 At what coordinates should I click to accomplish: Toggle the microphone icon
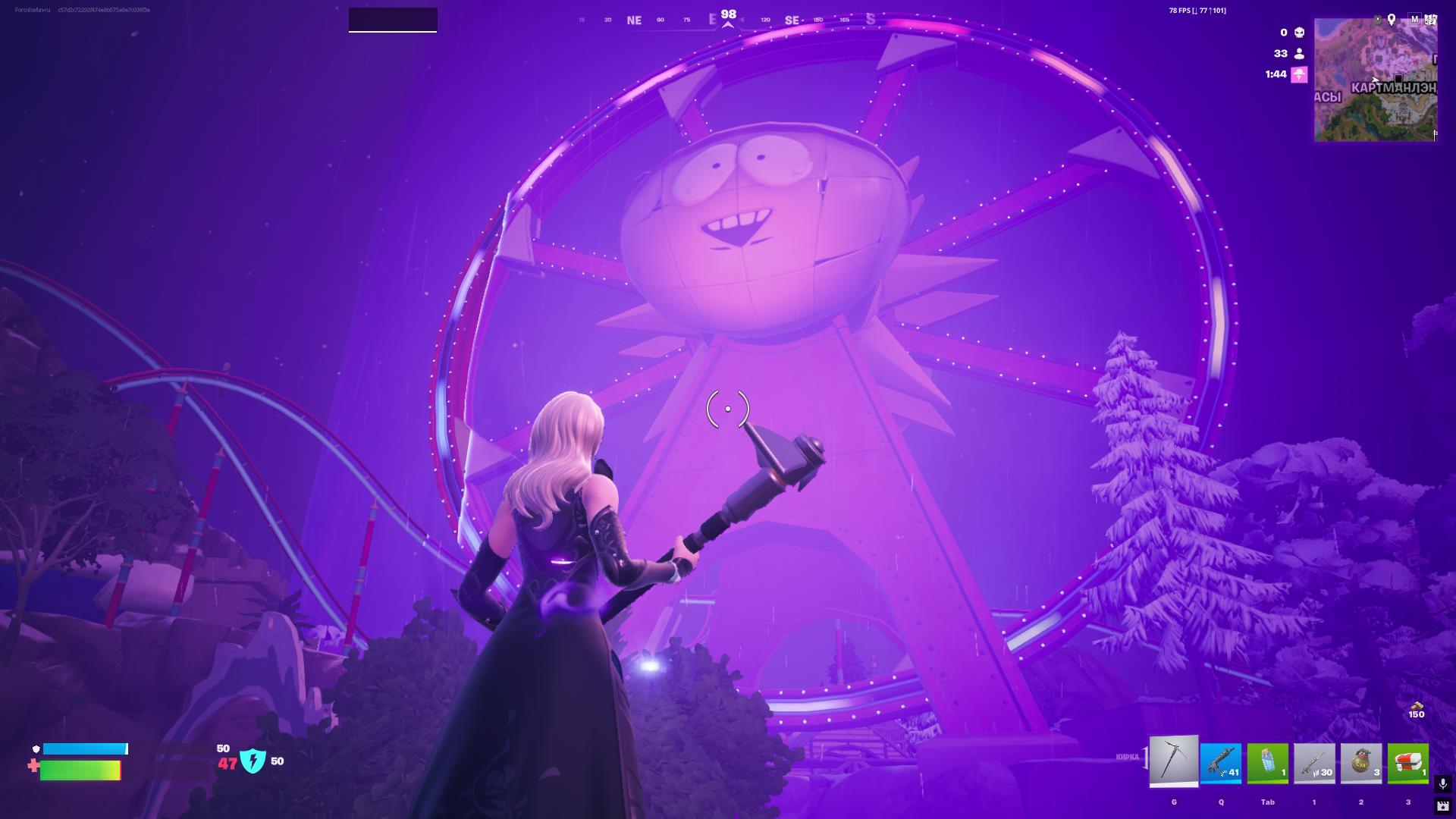[1442, 784]
